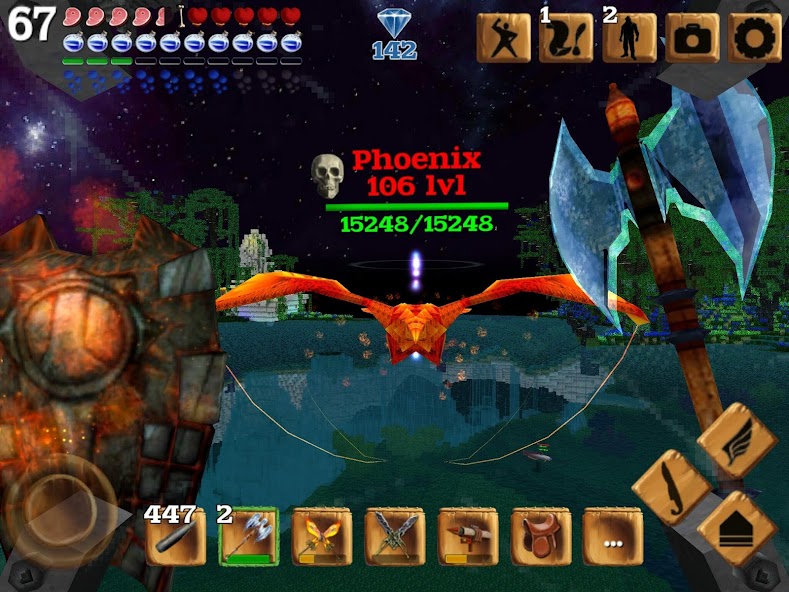This screenshot has width=789, height=592.
Task: Open the full inventory via three dots
Action: [612, 538]
